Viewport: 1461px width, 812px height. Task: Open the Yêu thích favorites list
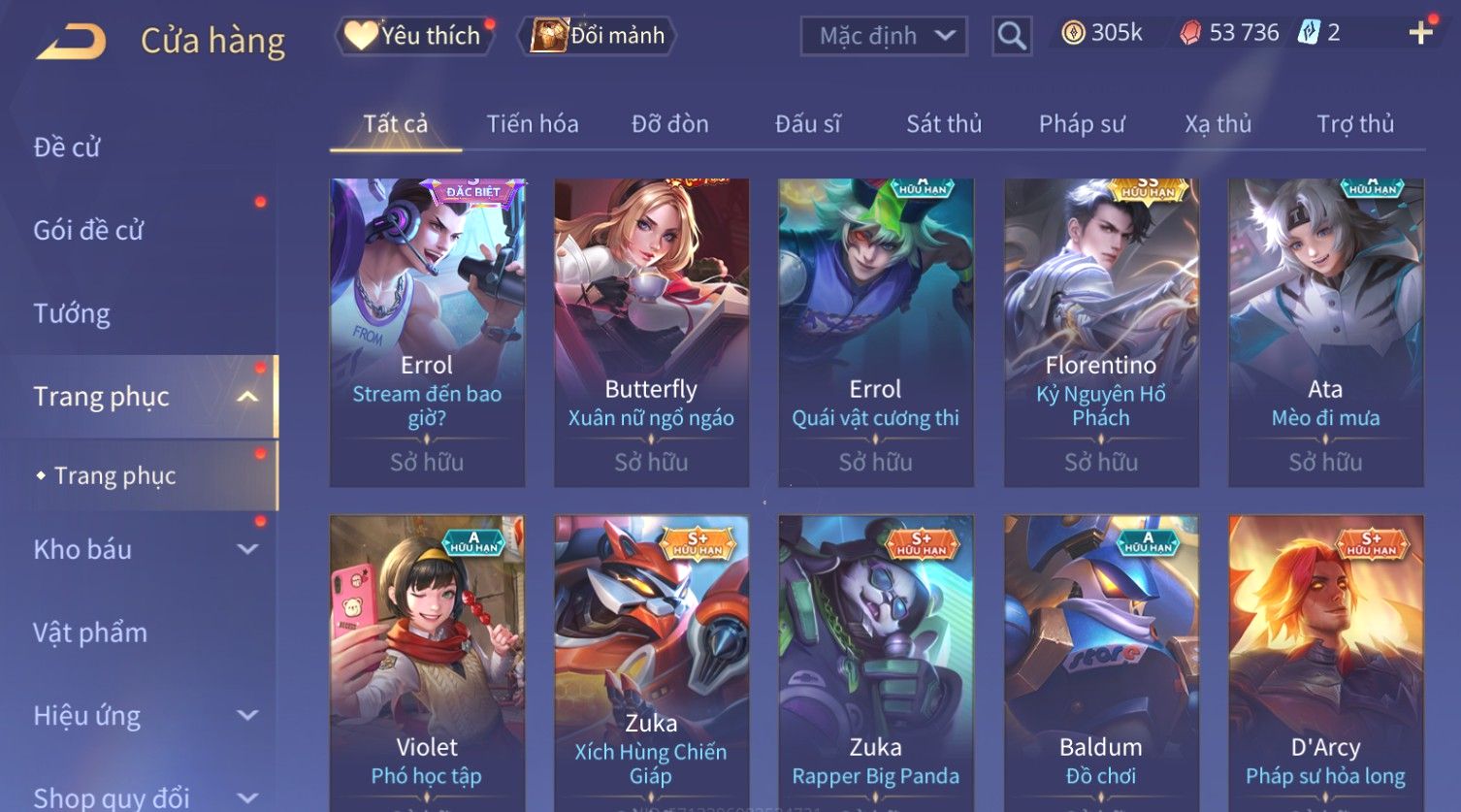pos(414,36)
